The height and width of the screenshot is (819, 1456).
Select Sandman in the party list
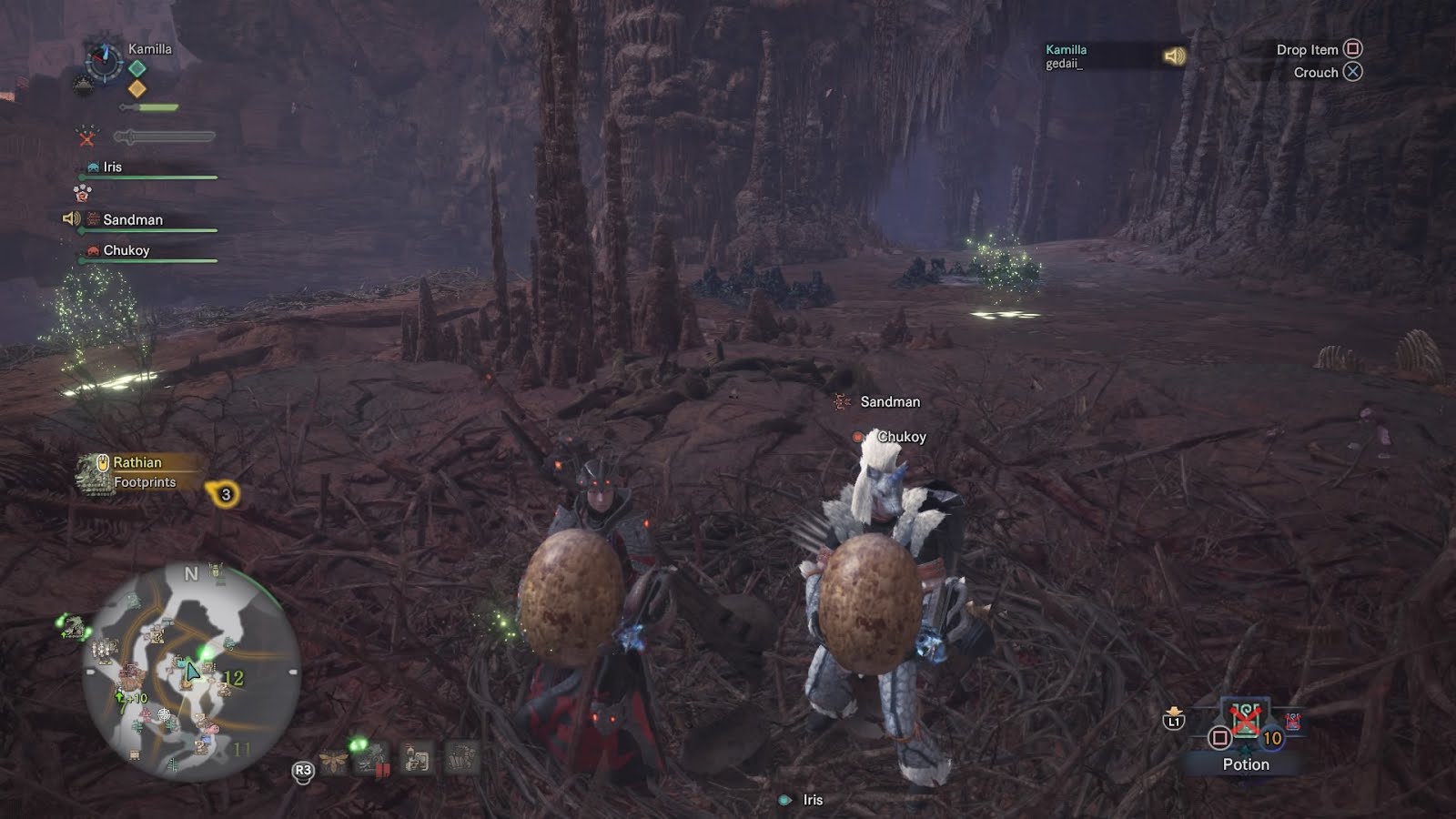[132, 220]
